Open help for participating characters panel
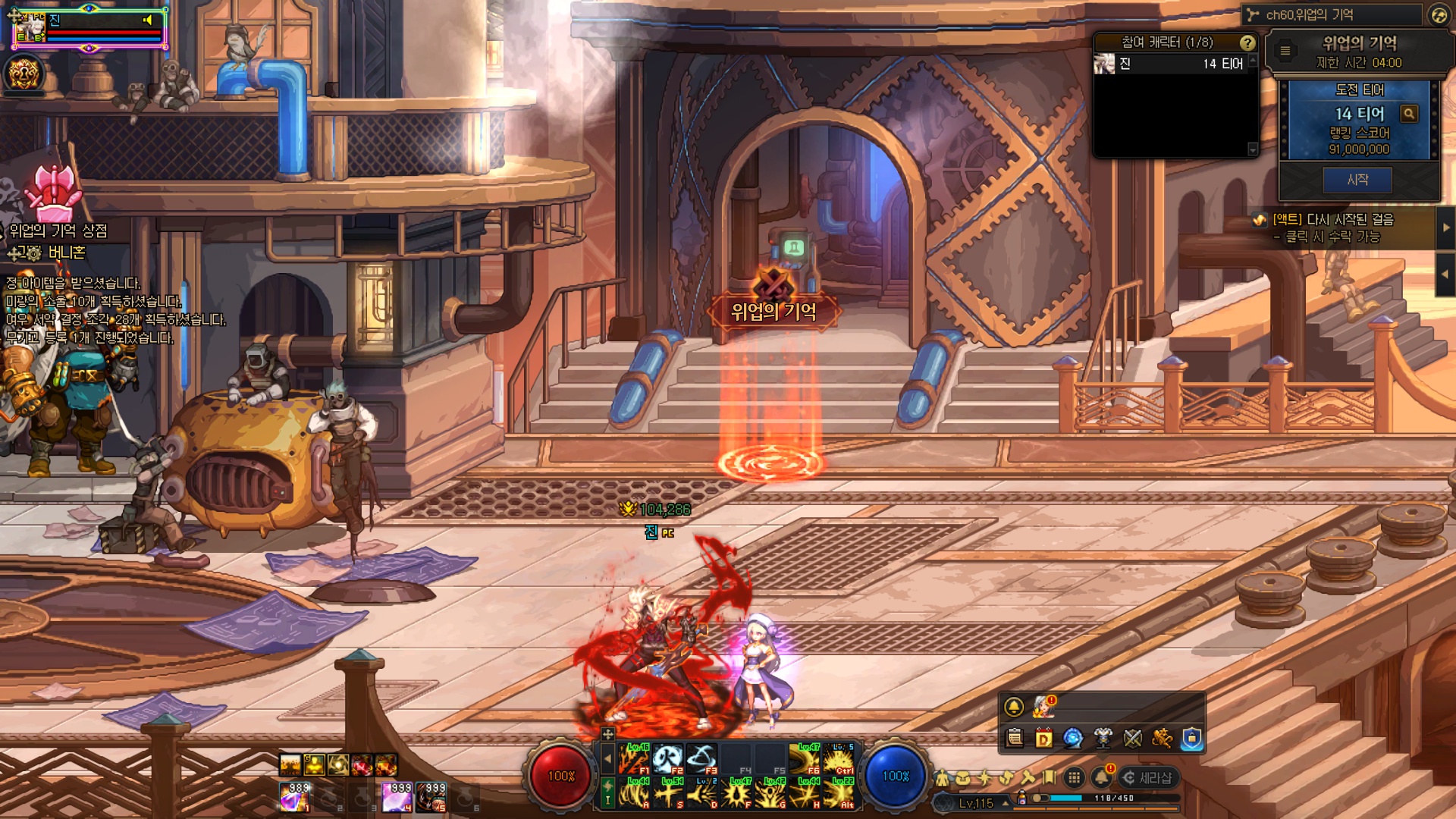The image size is (1456, 819). 1247,42
